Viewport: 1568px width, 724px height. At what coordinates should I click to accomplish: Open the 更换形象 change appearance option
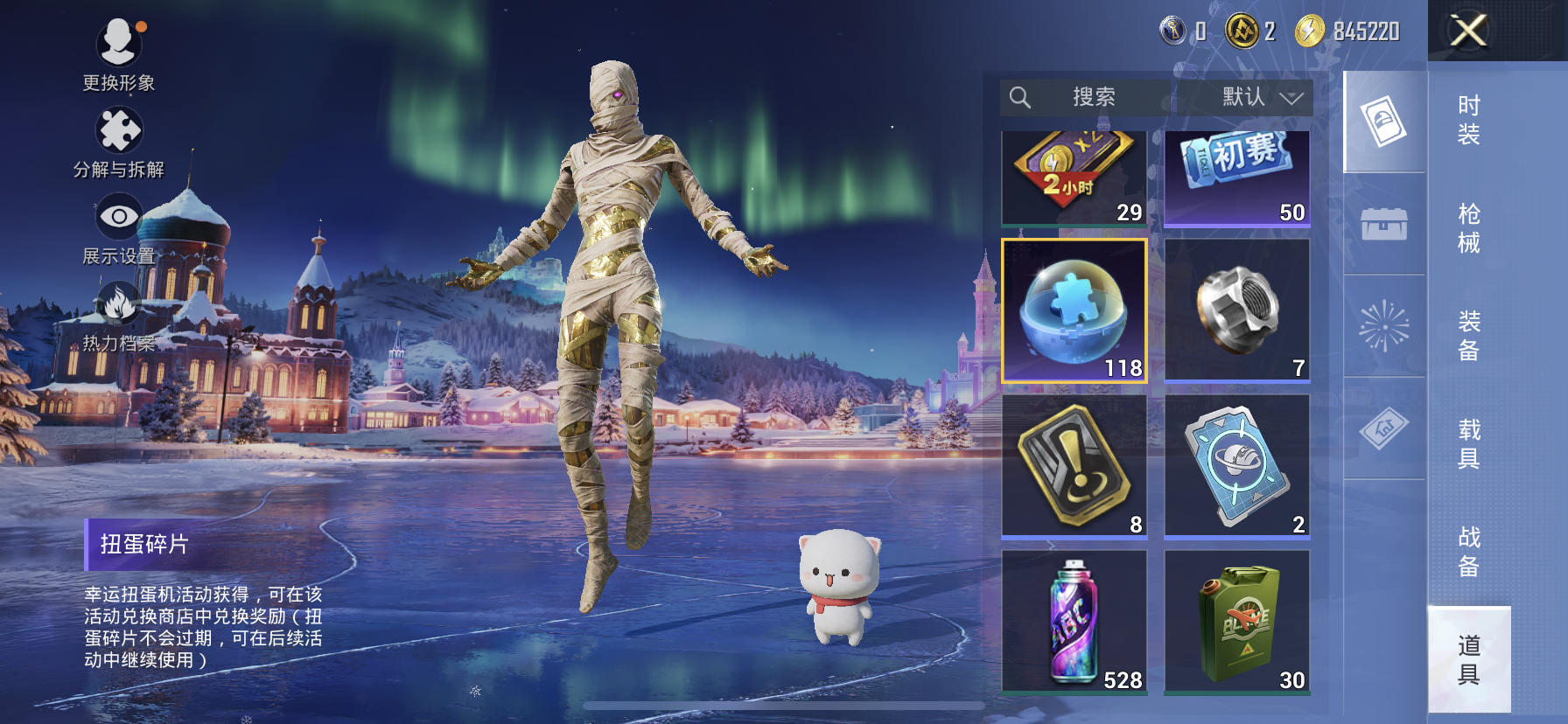tap(119, 53)
